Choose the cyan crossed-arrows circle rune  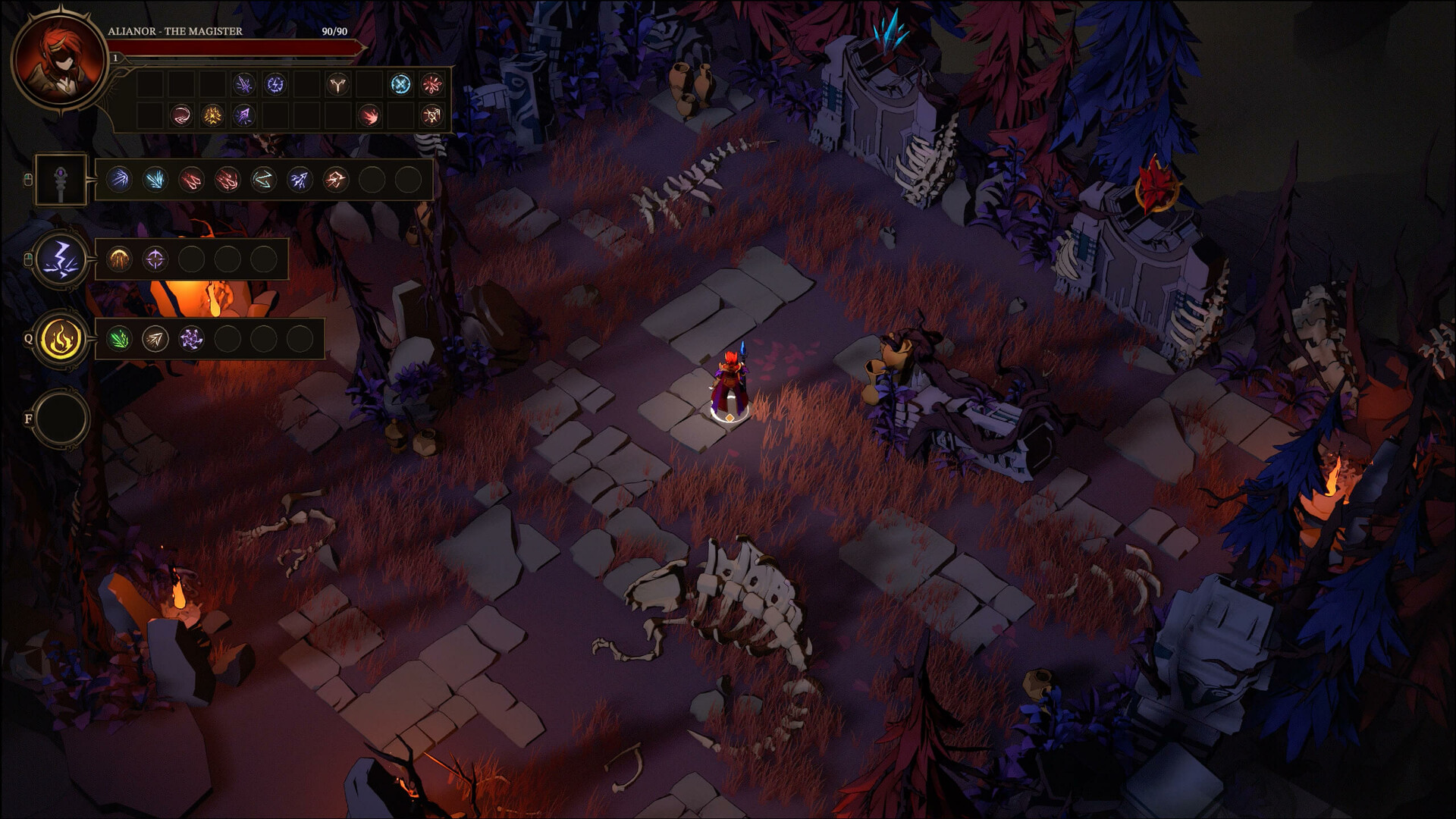pyautogui.click(x=400, y=84)
